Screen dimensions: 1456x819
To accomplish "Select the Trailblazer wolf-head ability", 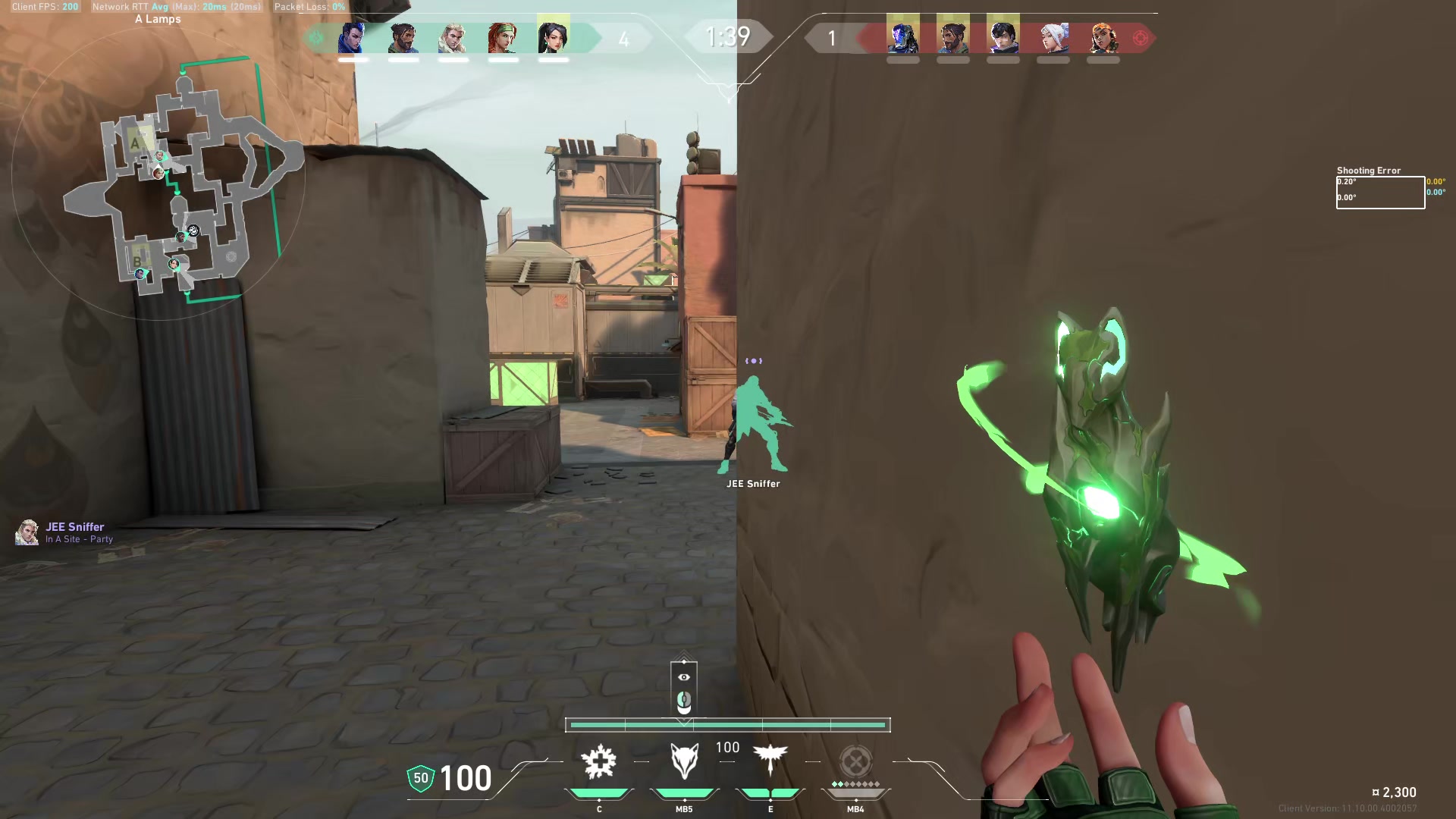I will [684, 762].
